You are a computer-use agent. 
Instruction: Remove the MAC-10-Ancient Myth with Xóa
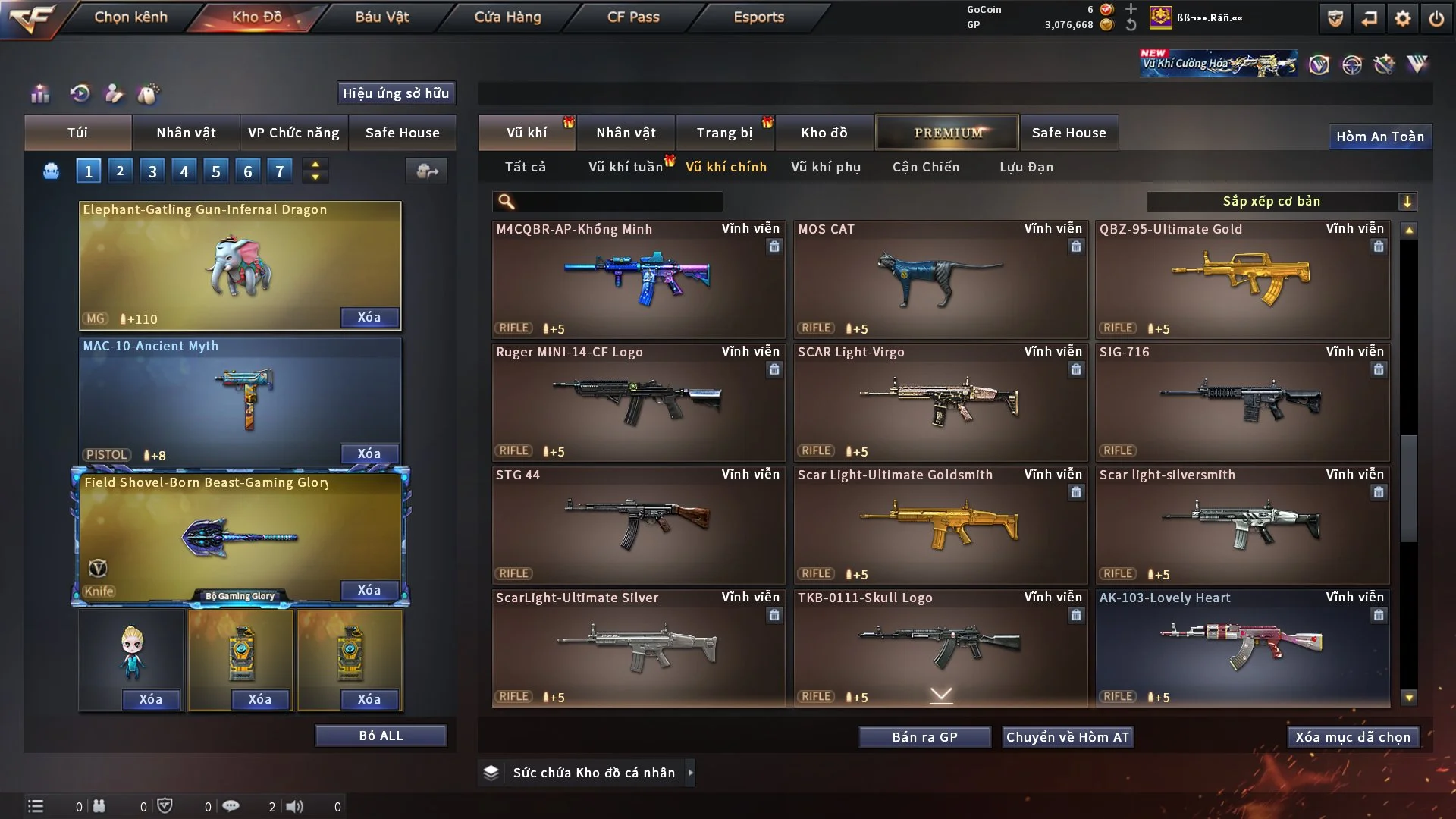point(369,453)
